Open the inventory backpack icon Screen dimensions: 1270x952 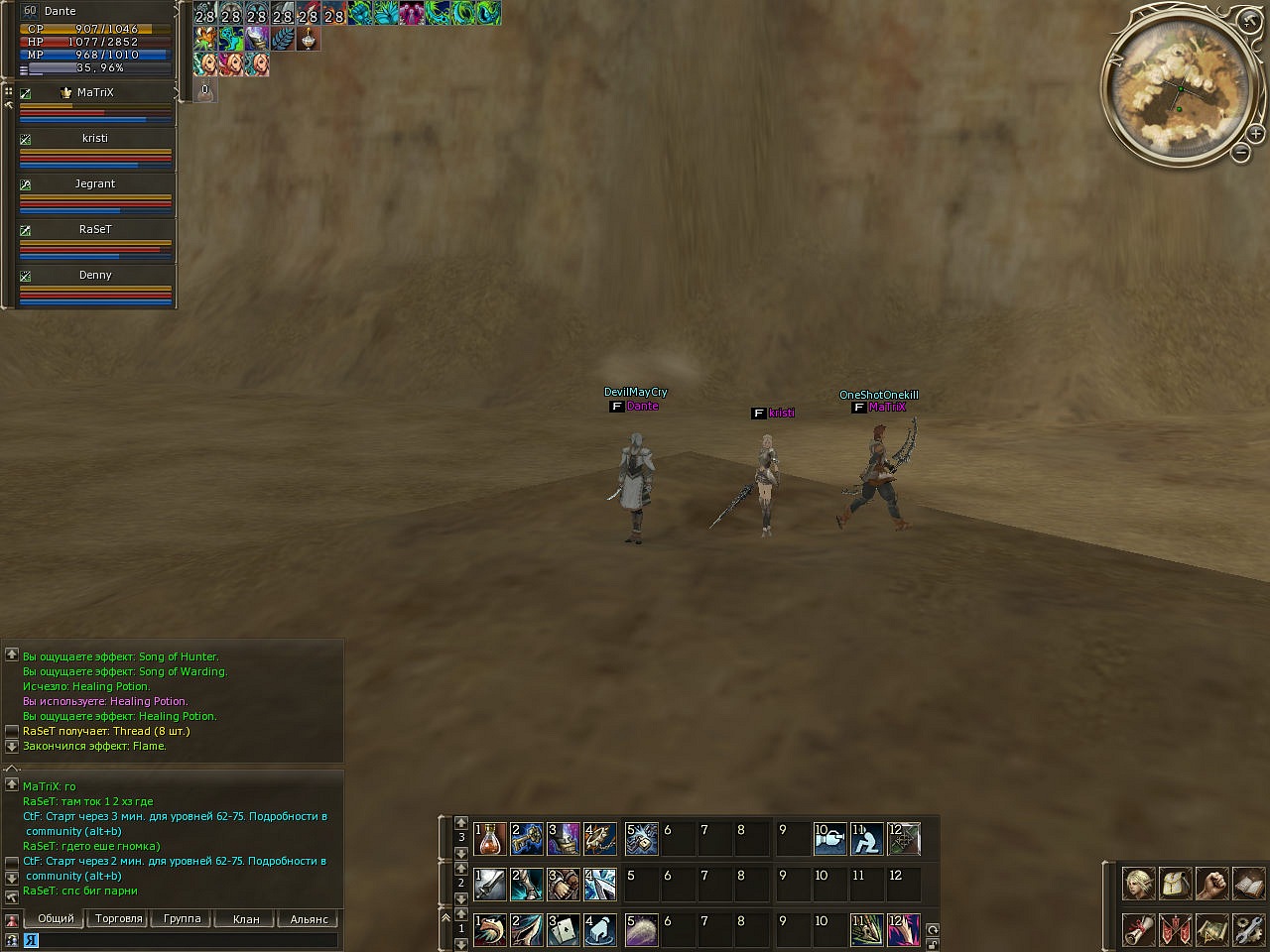[1175, 883]
